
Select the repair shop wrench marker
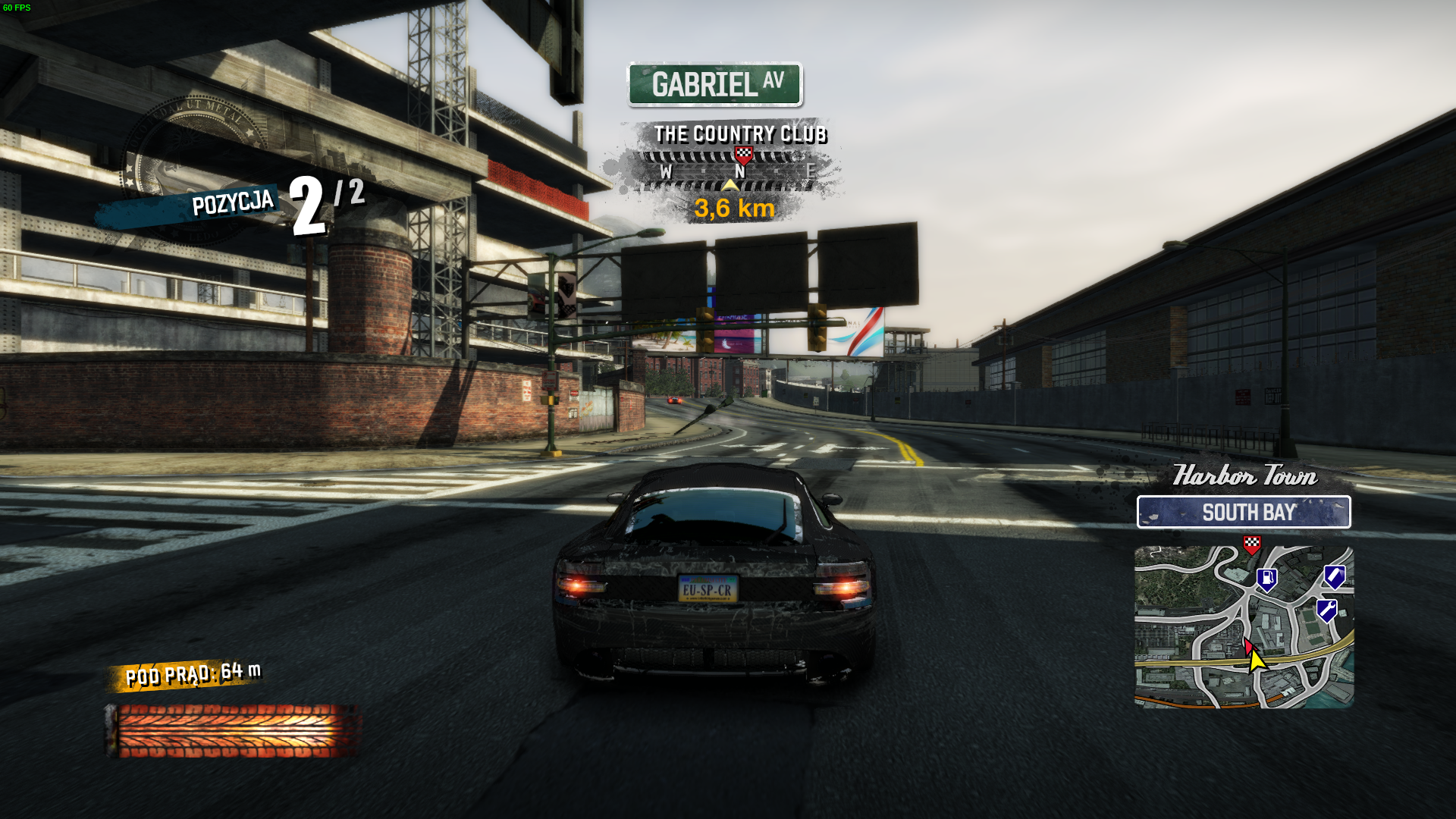(1326, 610)
